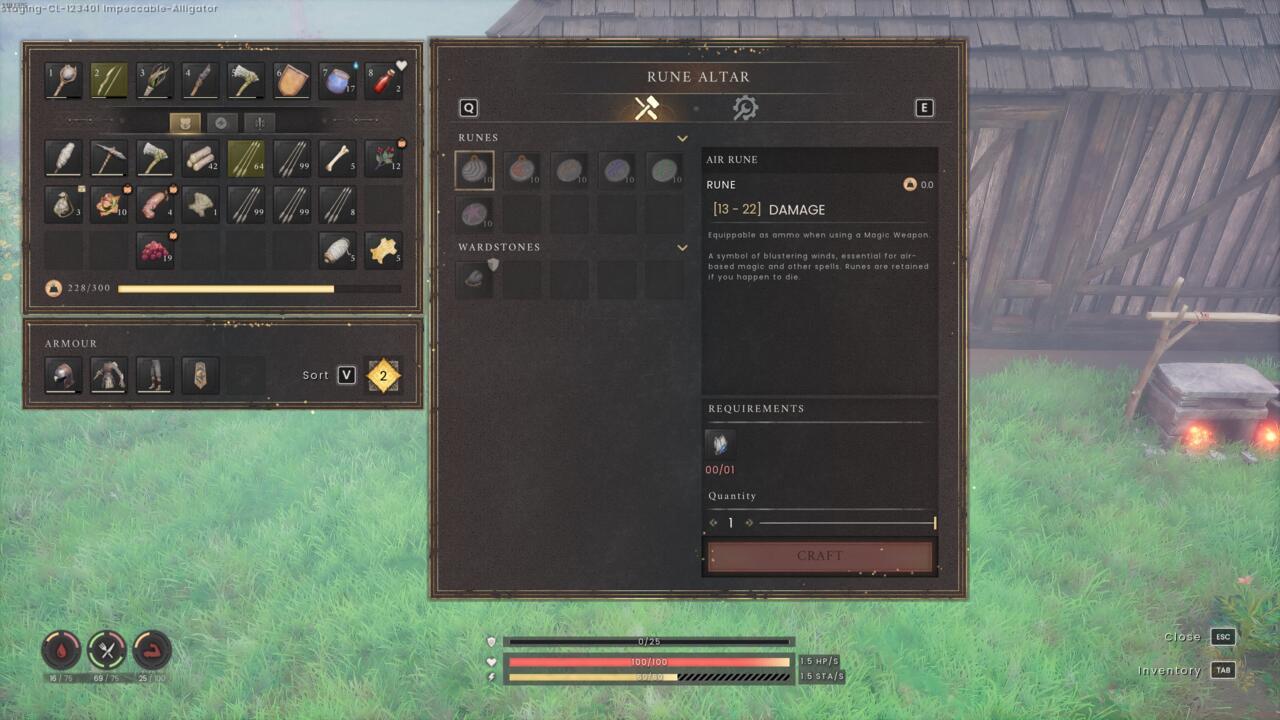This screenshot has height=720, width=1280.
Task: Select the pickaxe in the inventory grid
Action: 108,158
